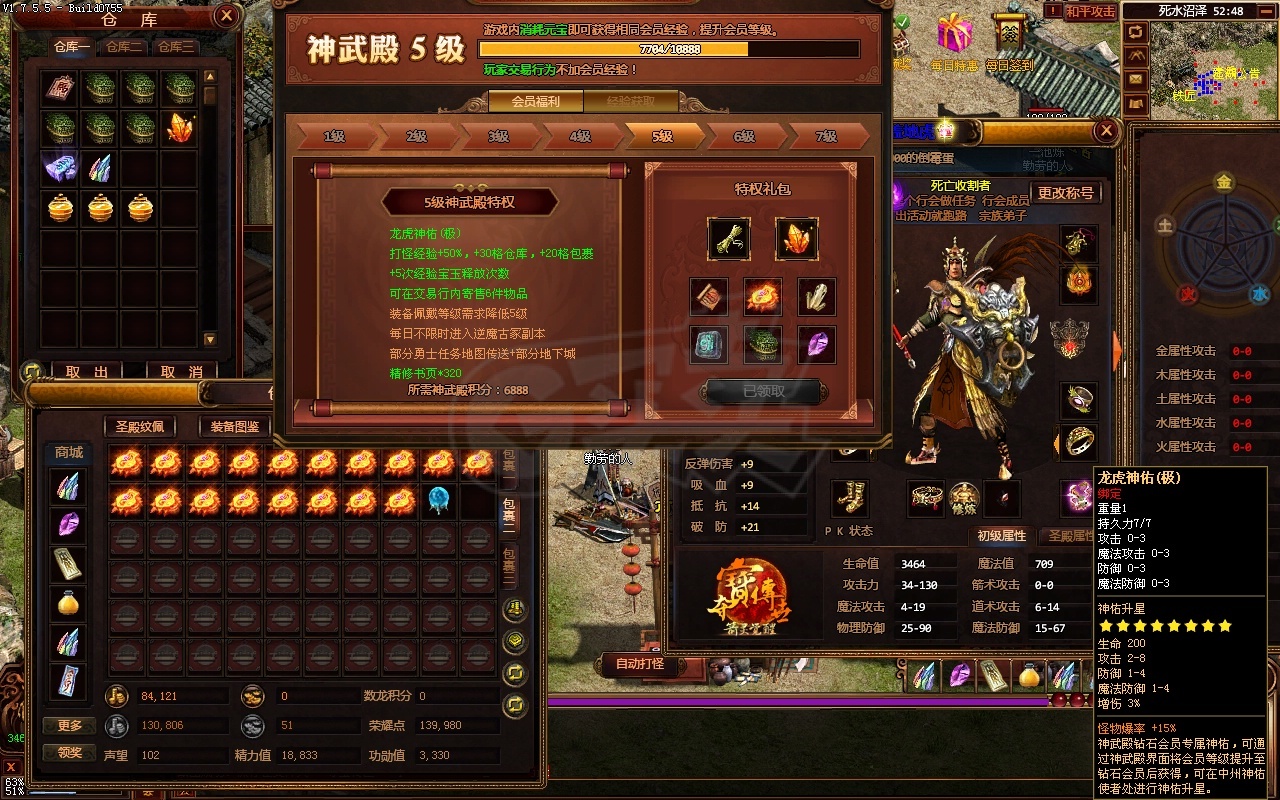Collapse the minimap with its minus control
This screenshot has height=800, width=1280.
[x=1264, y=10]
